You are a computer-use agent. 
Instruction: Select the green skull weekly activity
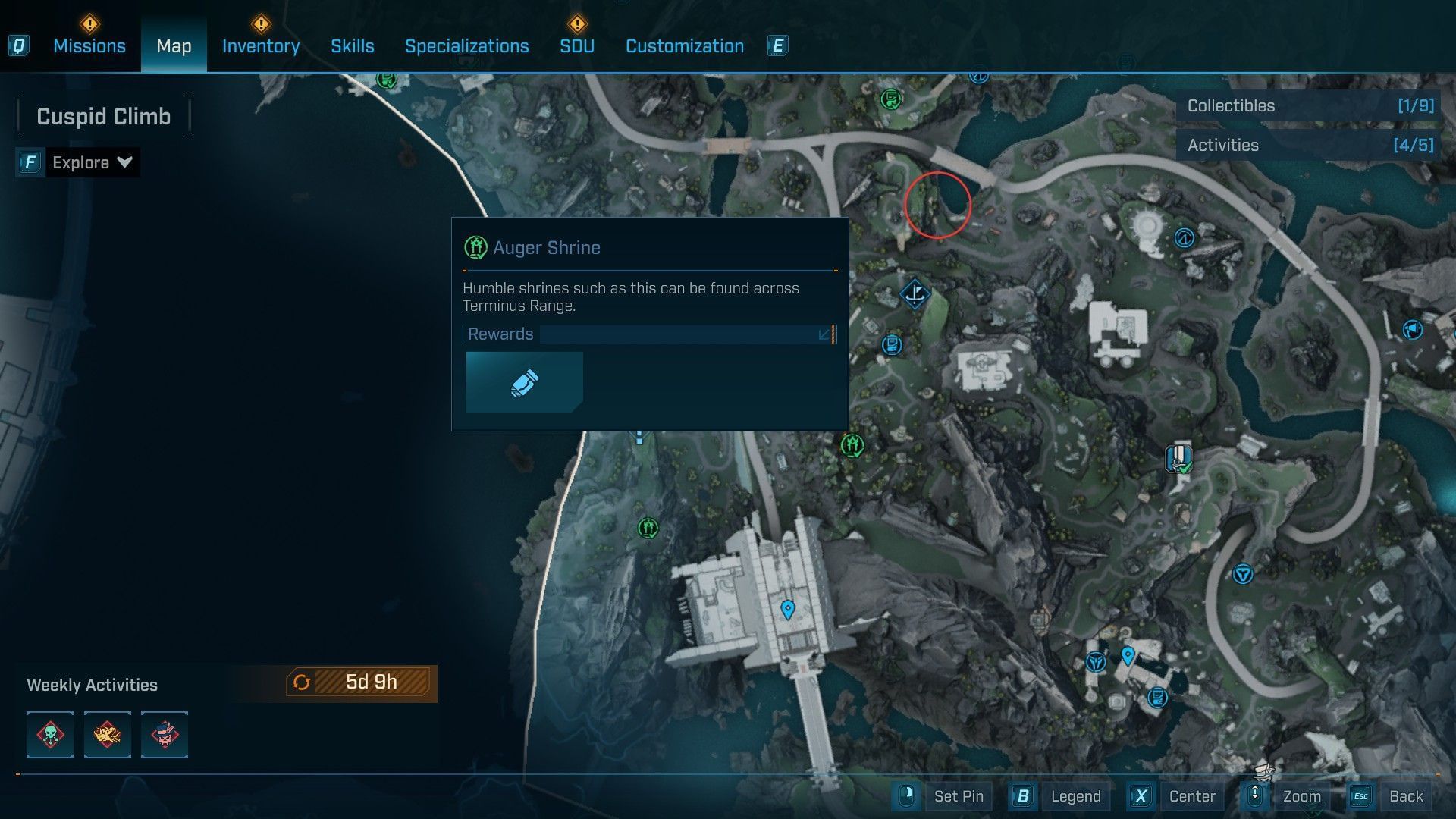[50, 735]
